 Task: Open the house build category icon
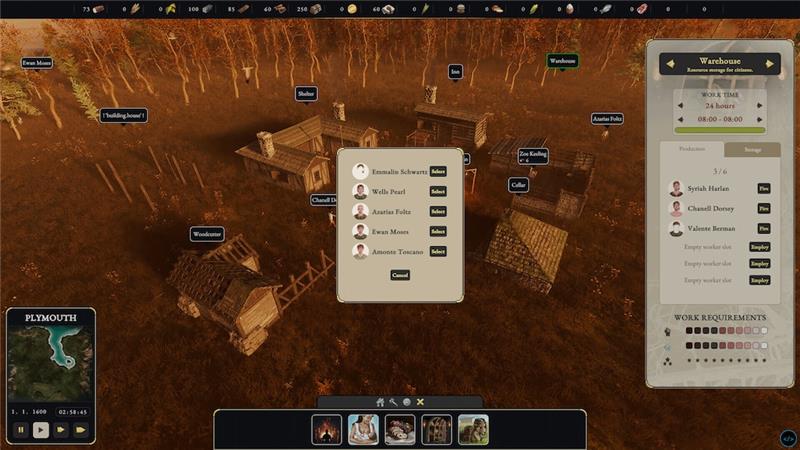(380, 402)
